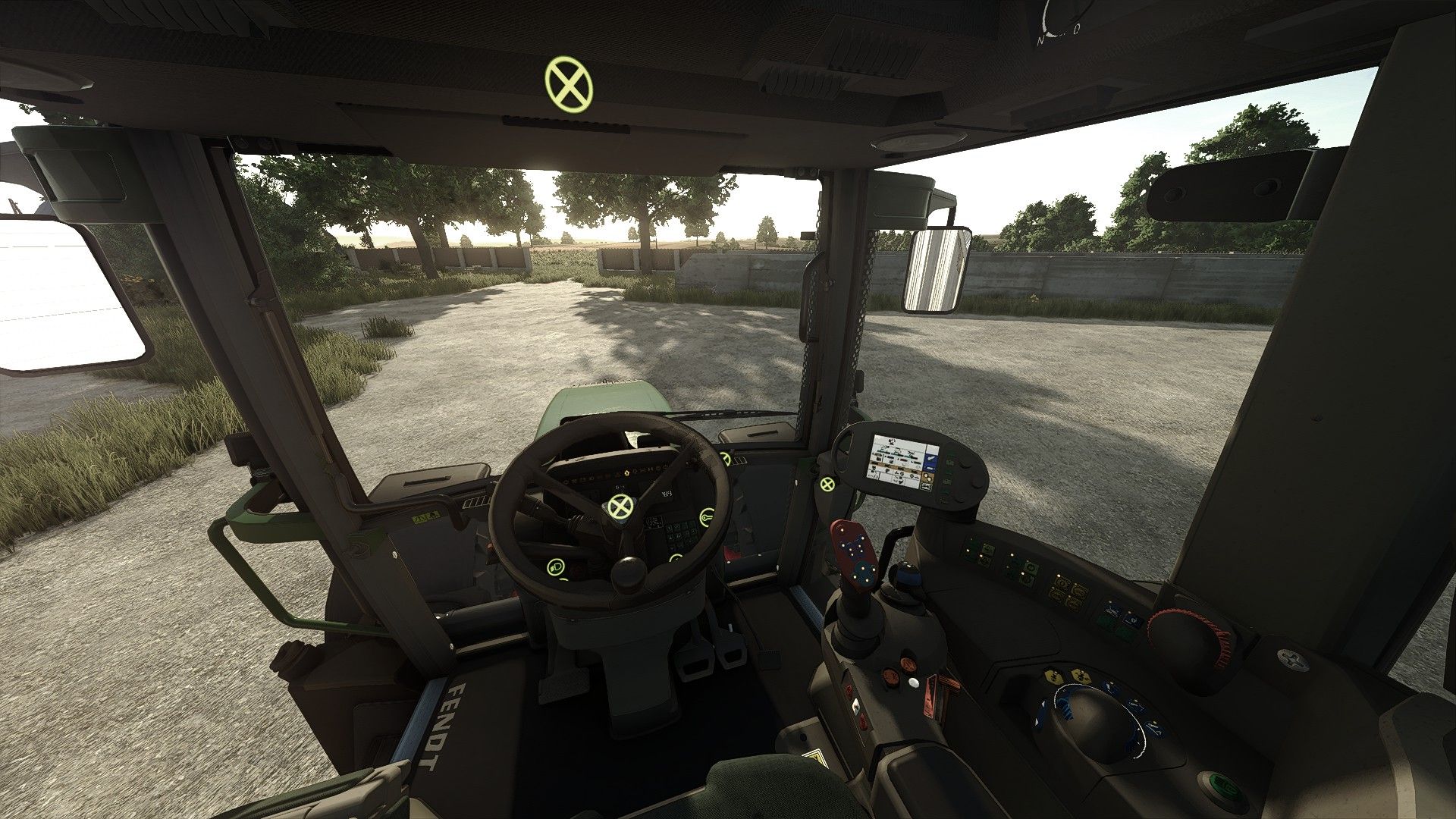This screenshot has width=1456, height=819.
Task: Toggle the four-wheel-drive button on the switch panel
Action: click(1062, 584)
